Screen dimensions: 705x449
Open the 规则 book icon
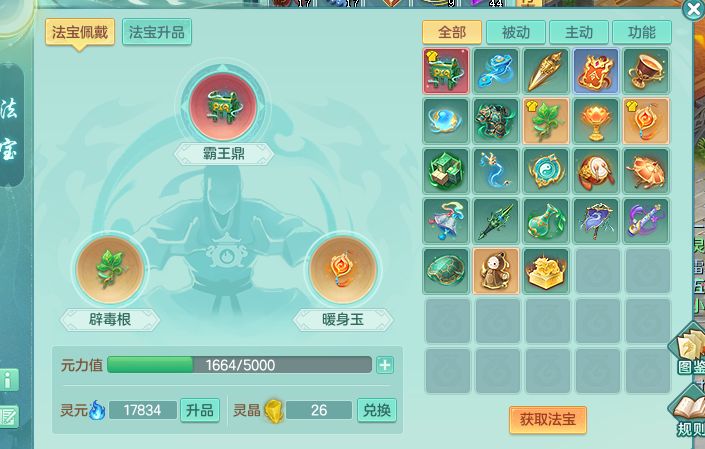690,410
